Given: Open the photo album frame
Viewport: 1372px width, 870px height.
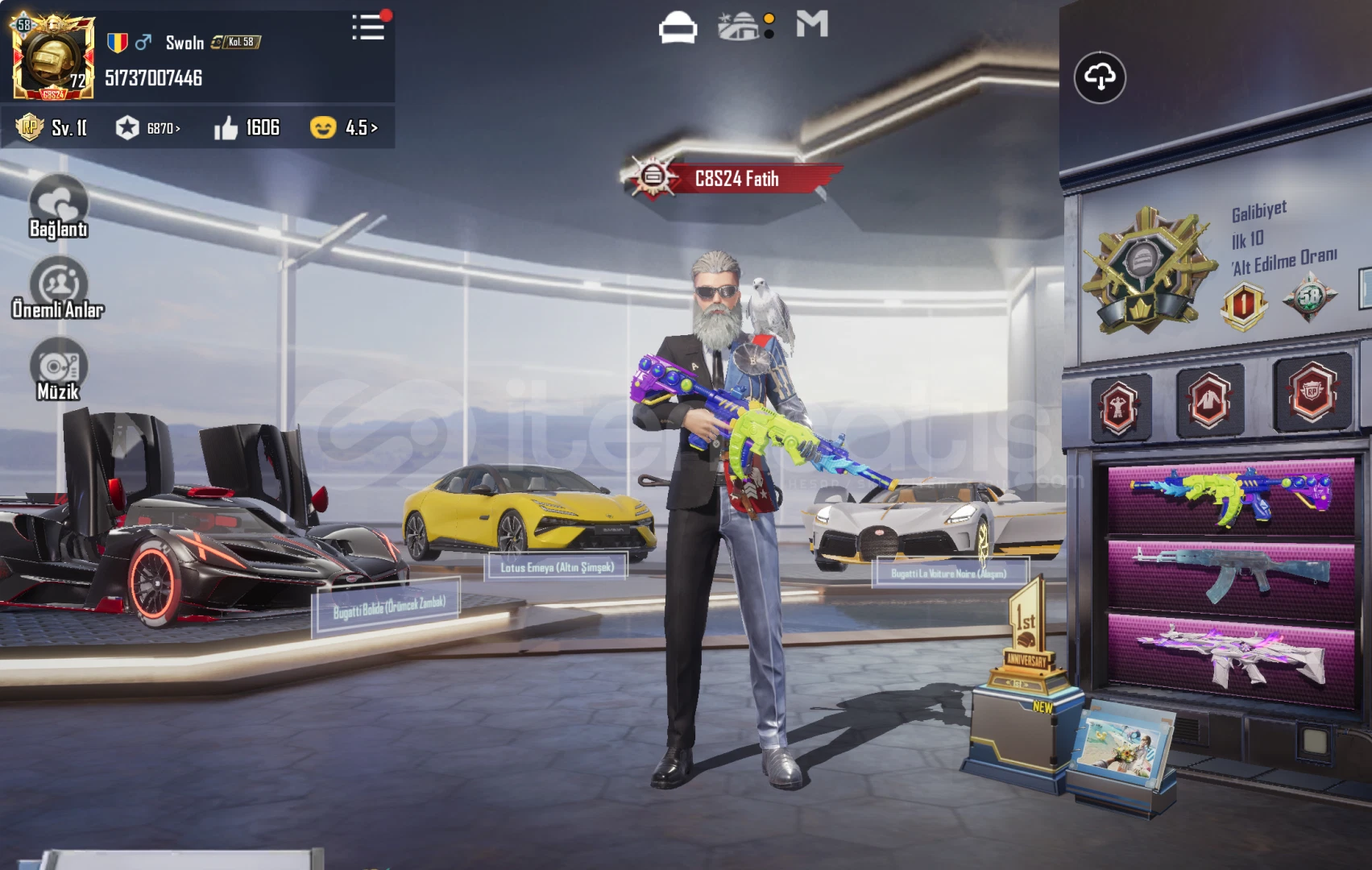Looking at the screenshot, I should coord(1121,745).
